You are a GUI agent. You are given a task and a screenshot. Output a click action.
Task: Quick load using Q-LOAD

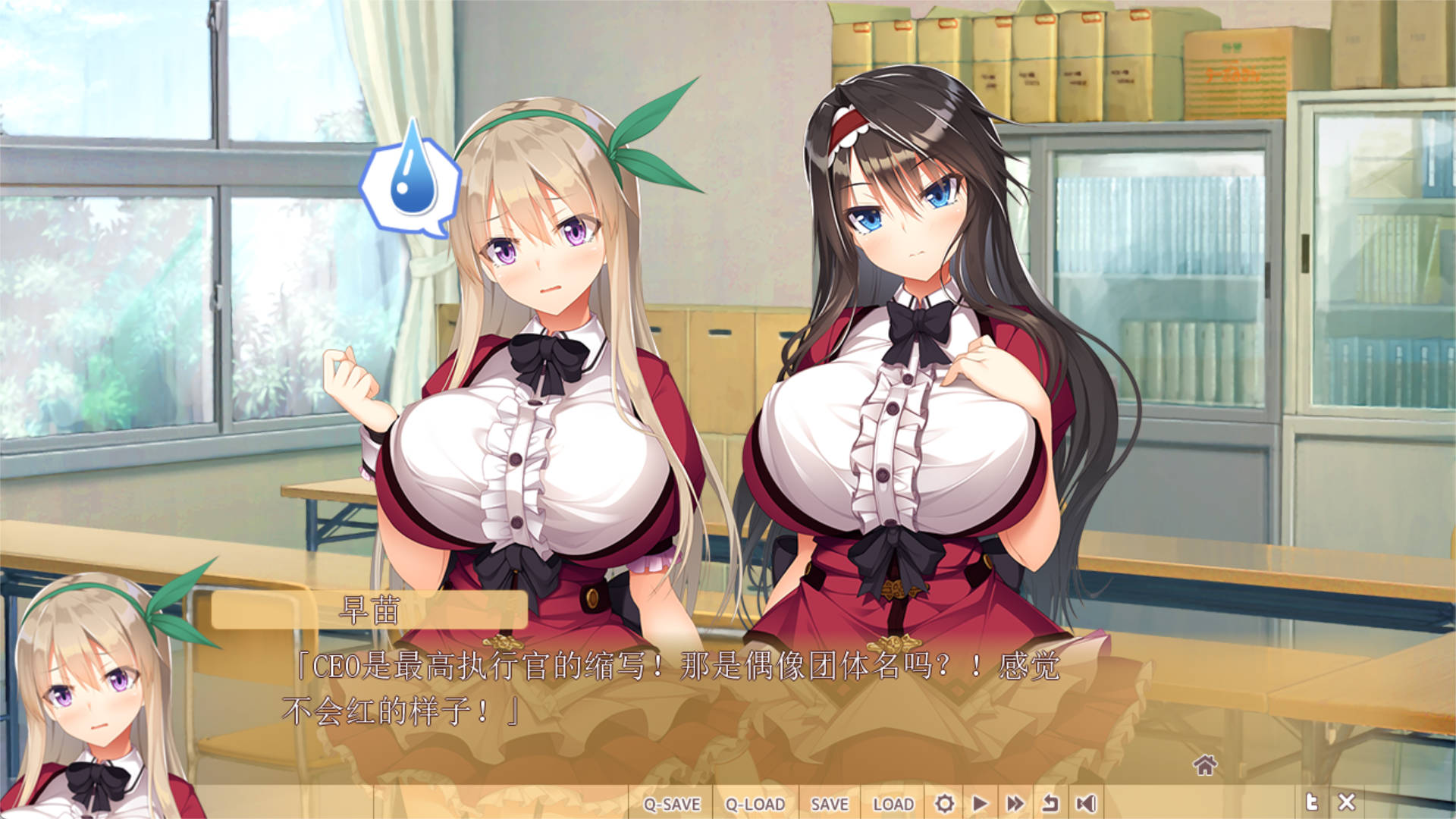755,804
